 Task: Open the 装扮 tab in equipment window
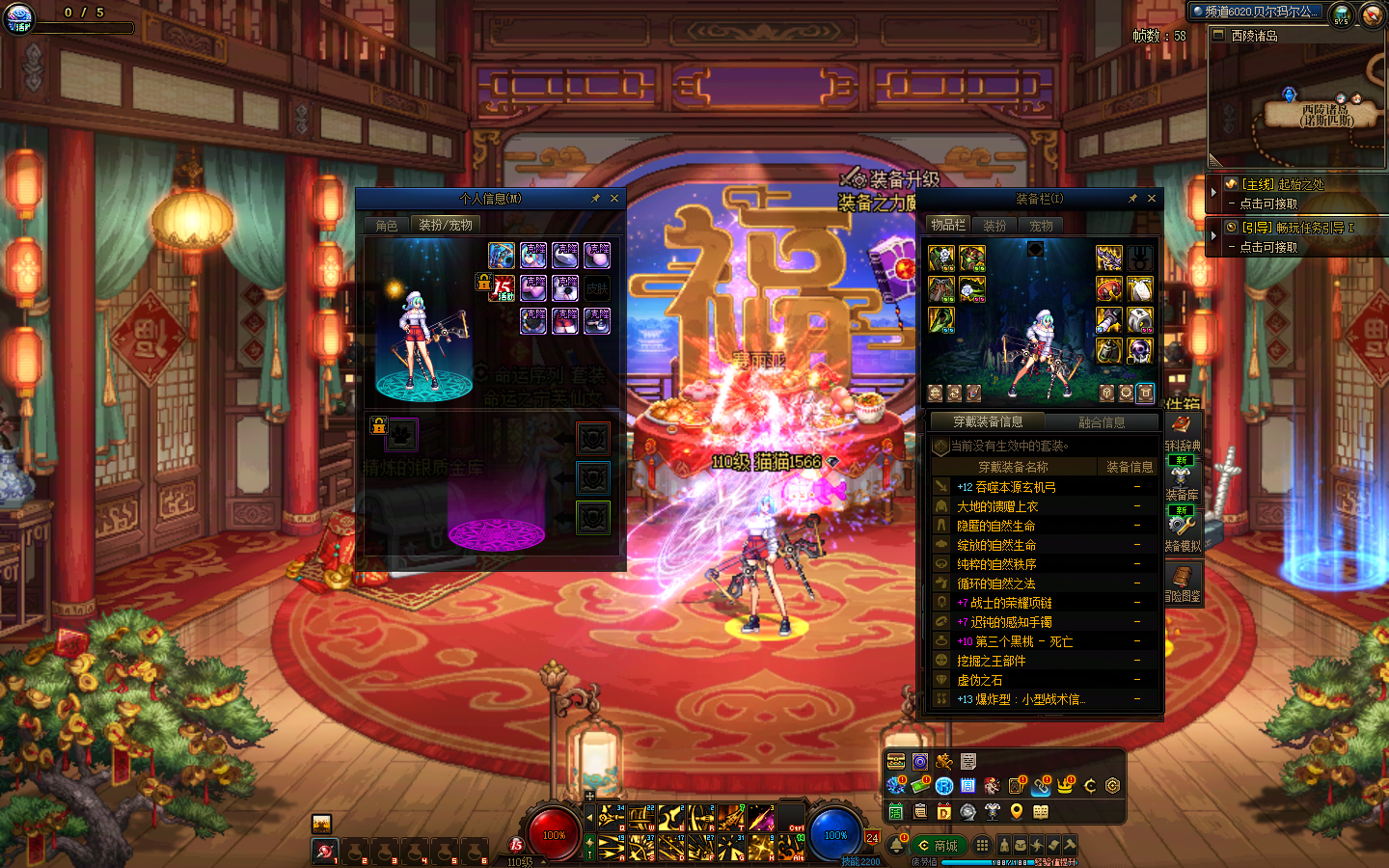tap(994, 226)
